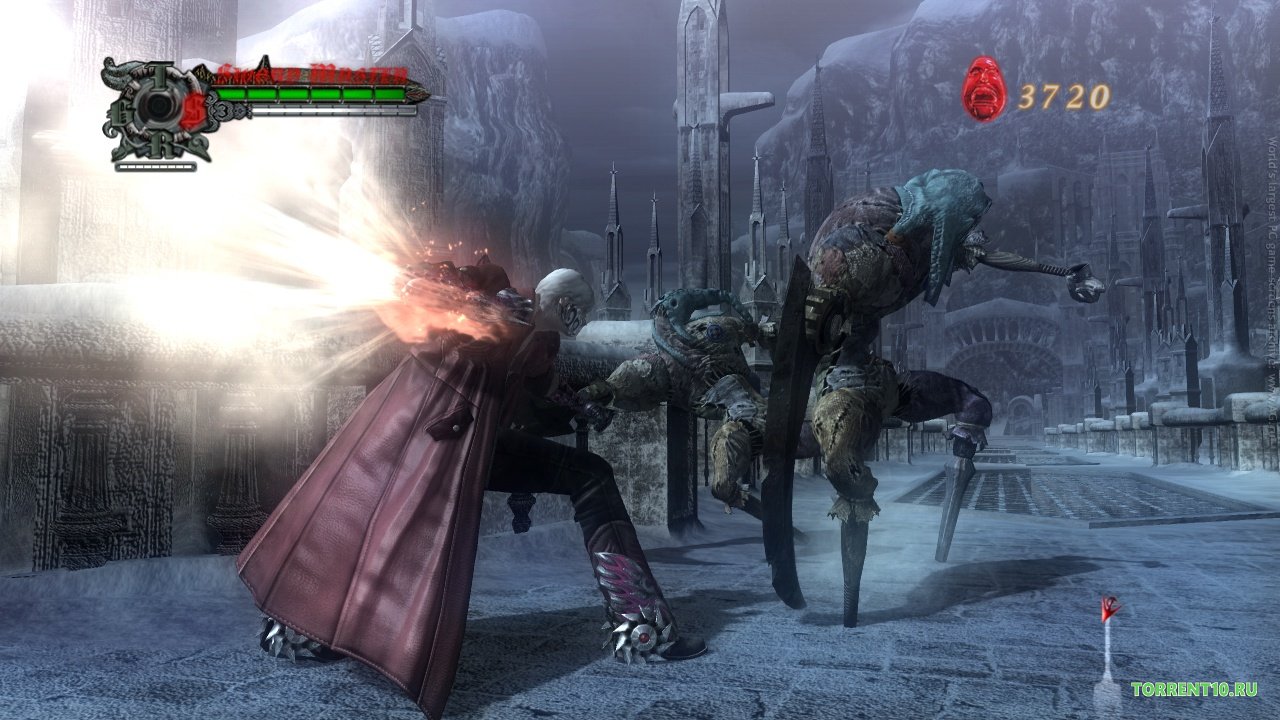
Task: Choose the Gunslinger 'G' style icon
Action: [x=119, y=111]
